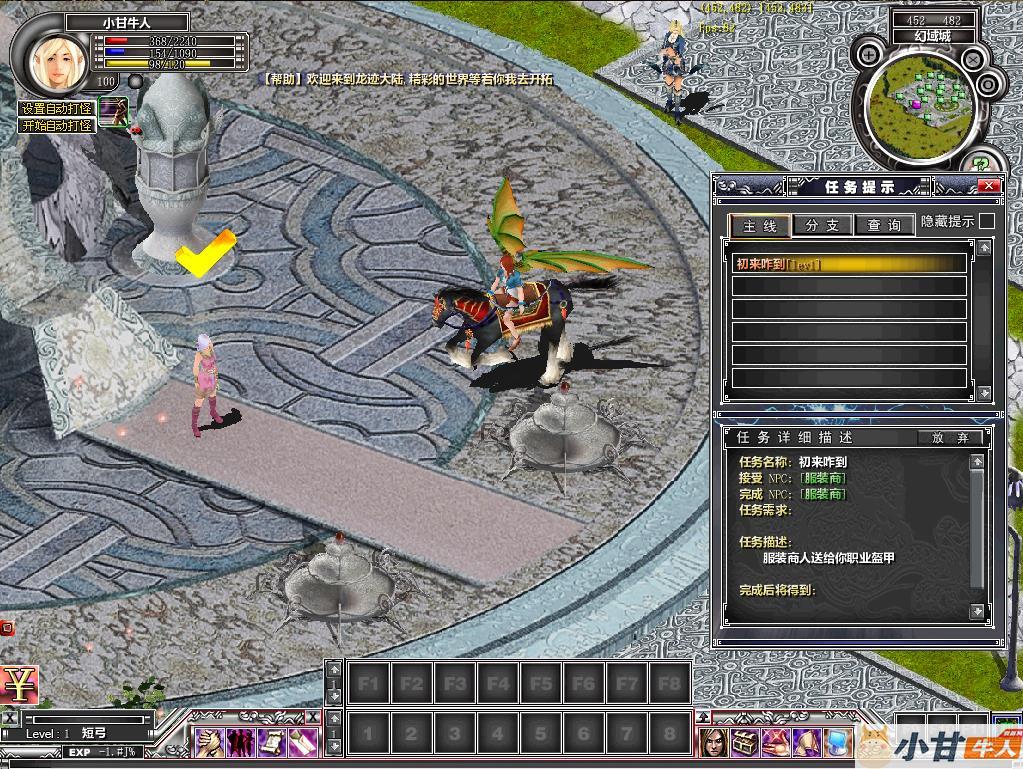1023x769 pixels.
Task: Select the 初来咋到 quest entry
Action: pyautogui.click(x=849, y=264)
